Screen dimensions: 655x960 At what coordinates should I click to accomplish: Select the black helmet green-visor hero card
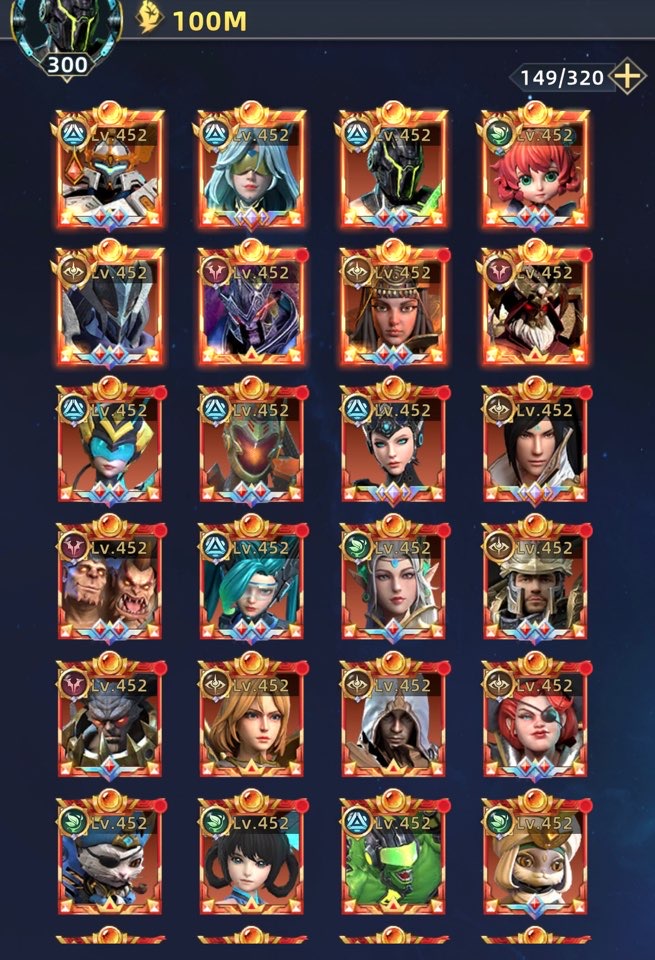point(393,170)
